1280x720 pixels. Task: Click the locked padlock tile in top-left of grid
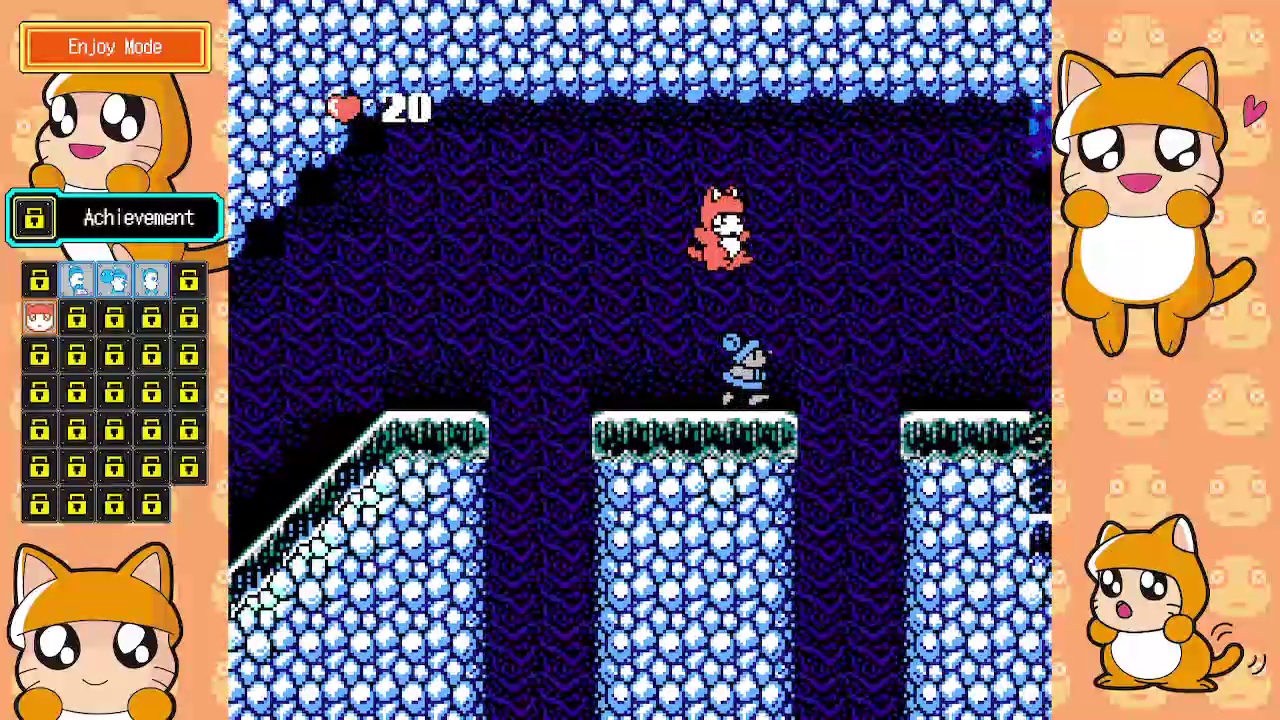coord(39,281)
